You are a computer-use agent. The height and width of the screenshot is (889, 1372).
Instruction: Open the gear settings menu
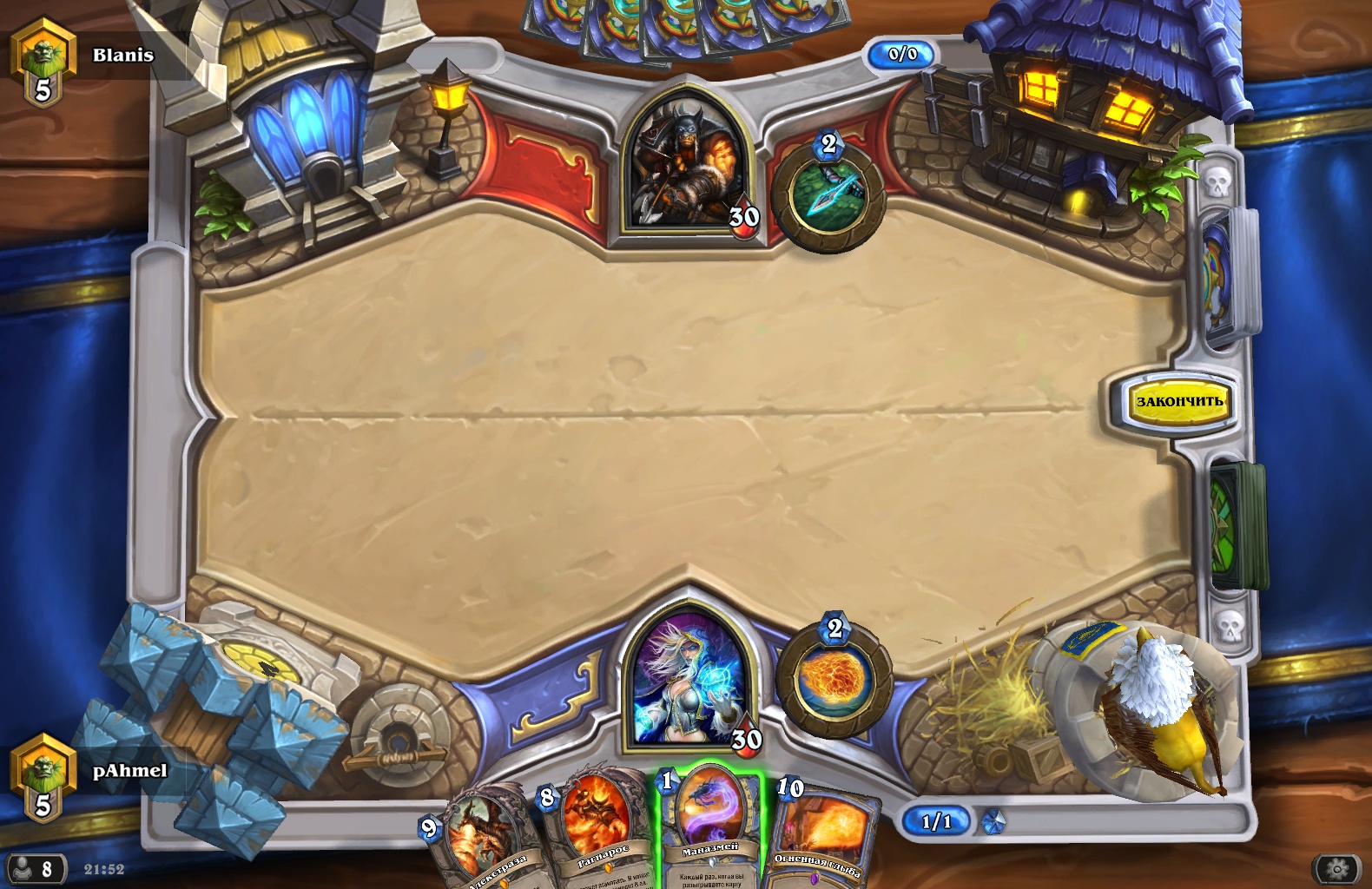(1337, 868)
